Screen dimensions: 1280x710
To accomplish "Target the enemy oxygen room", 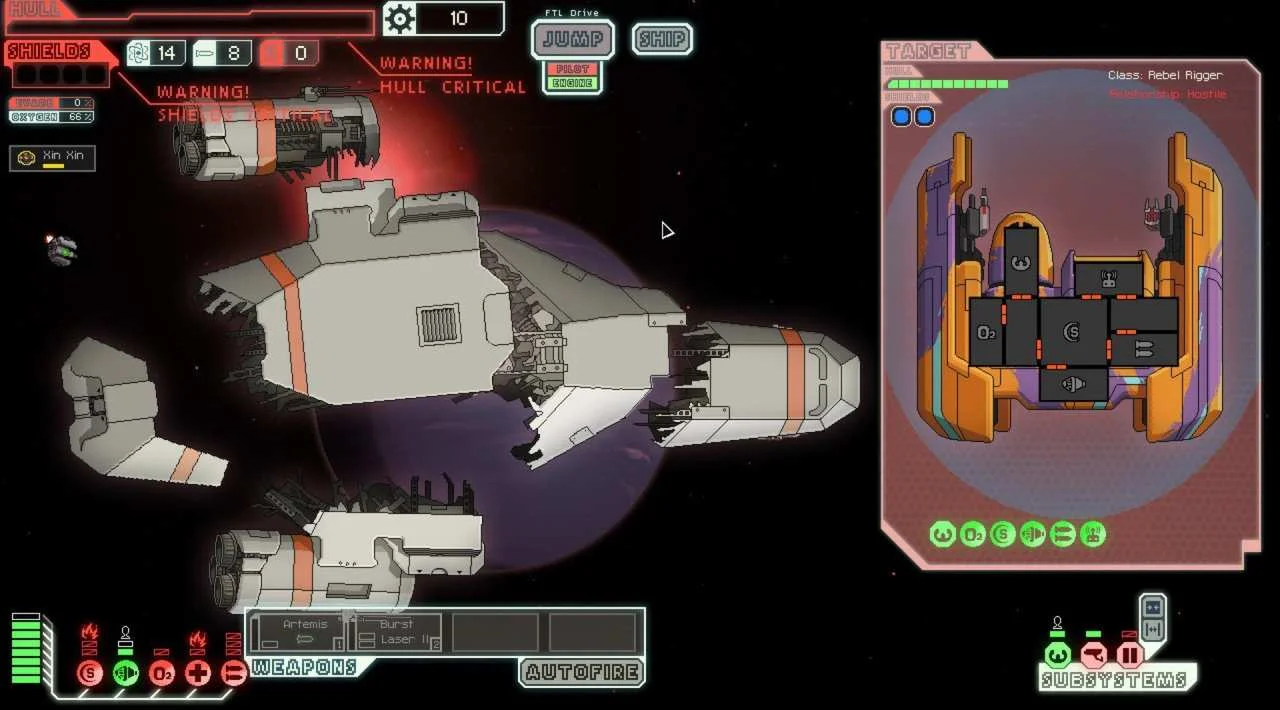I will 986,332.
